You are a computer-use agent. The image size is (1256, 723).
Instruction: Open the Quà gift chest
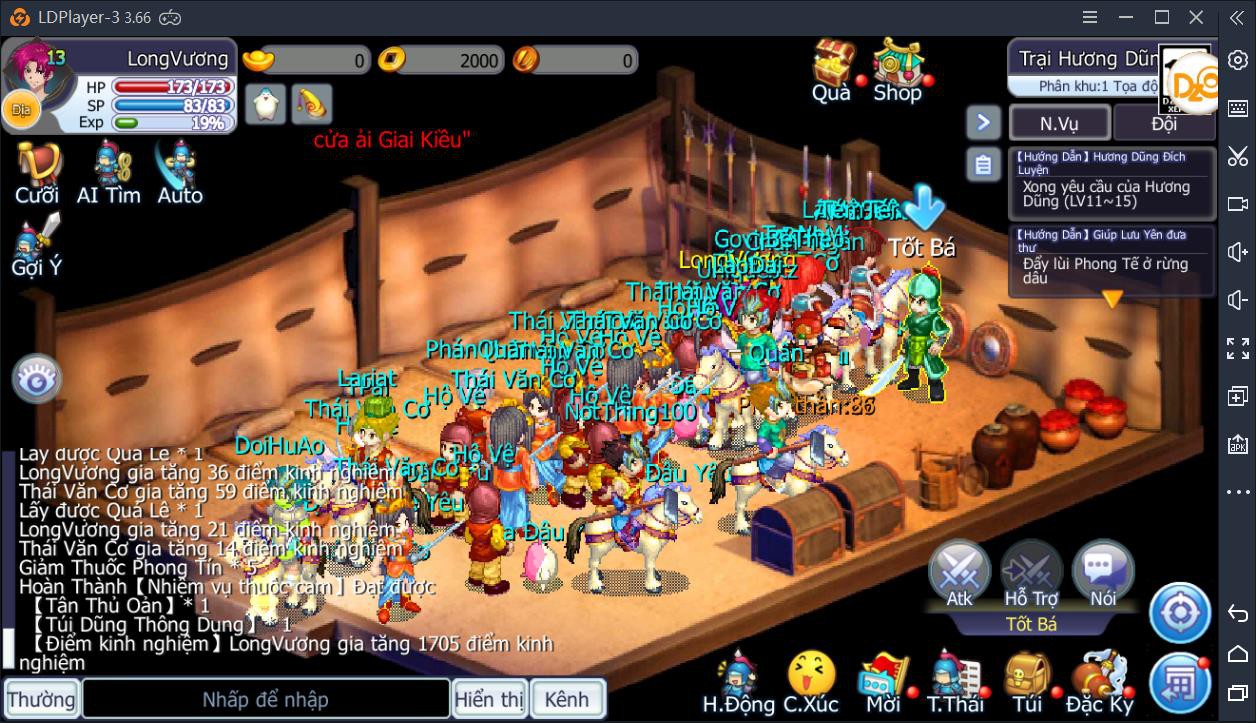[x=831, y=70]
